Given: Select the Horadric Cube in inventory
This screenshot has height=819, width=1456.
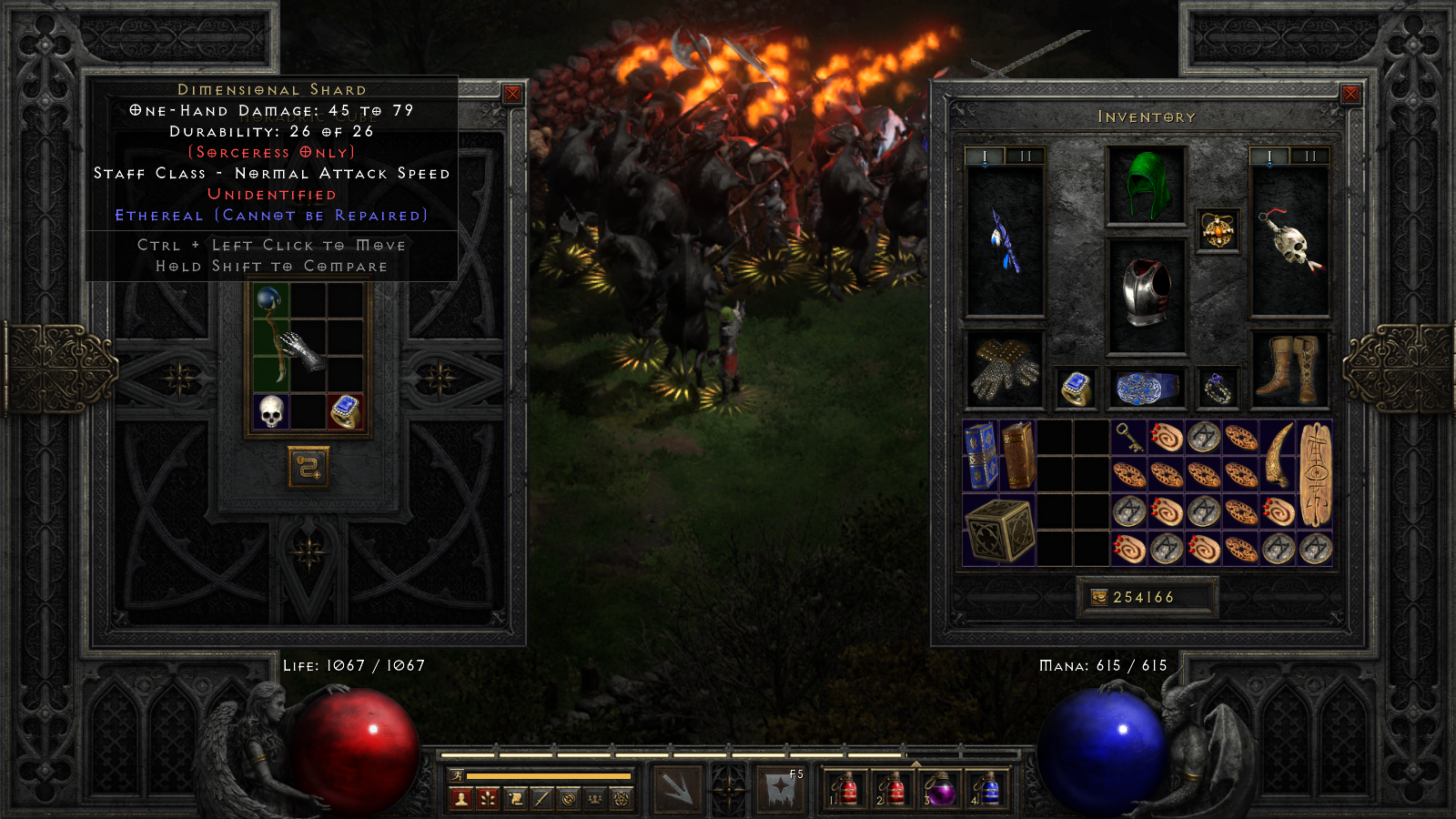Looking at the screenshot, I should pyautogui.click(x=999, y=530).
